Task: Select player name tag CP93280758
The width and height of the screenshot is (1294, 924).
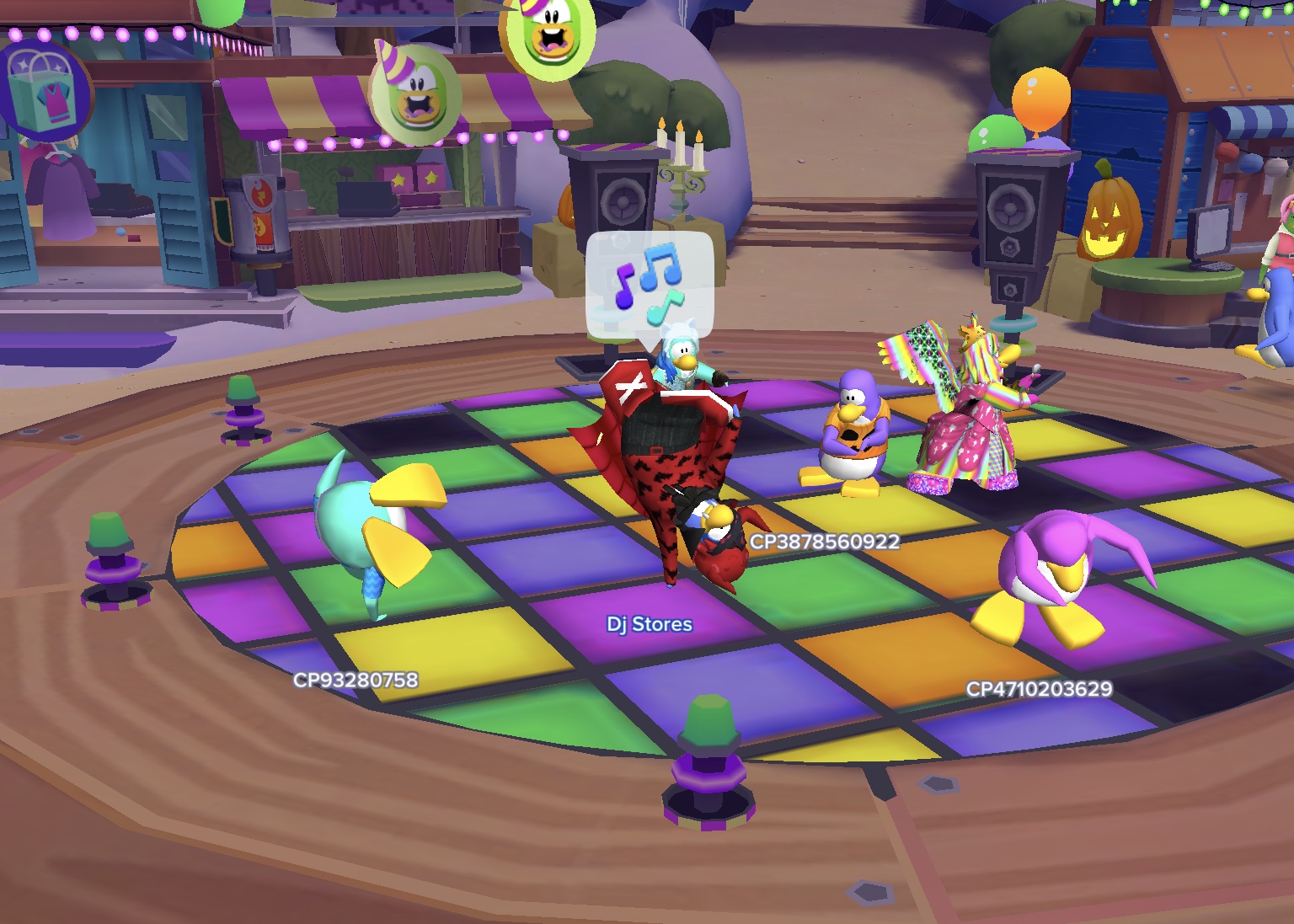Action: pyautogui.click(x=356, y=680)
